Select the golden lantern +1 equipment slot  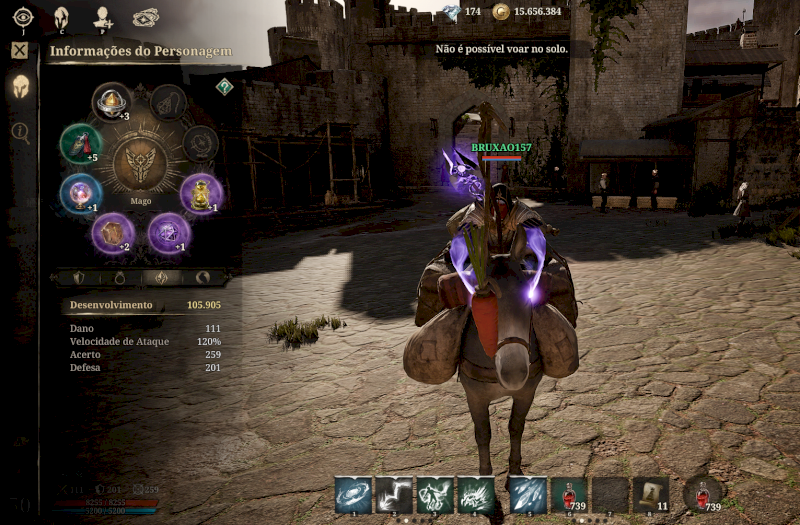tap(201, 193)
